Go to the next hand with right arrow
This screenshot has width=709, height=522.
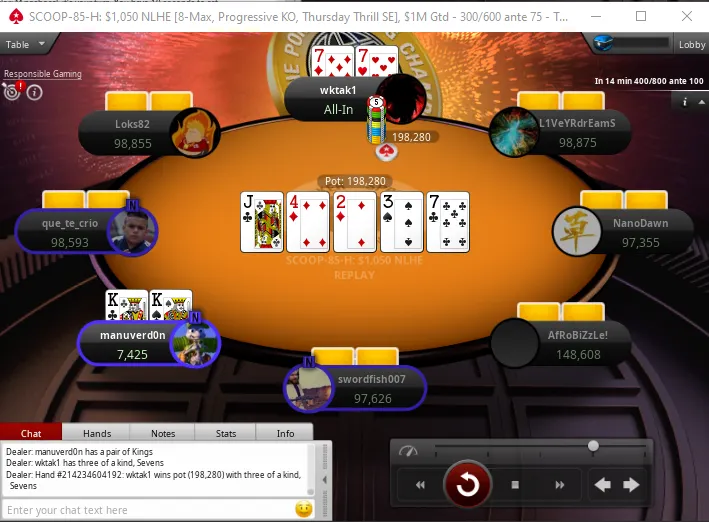tap(631, 485)
